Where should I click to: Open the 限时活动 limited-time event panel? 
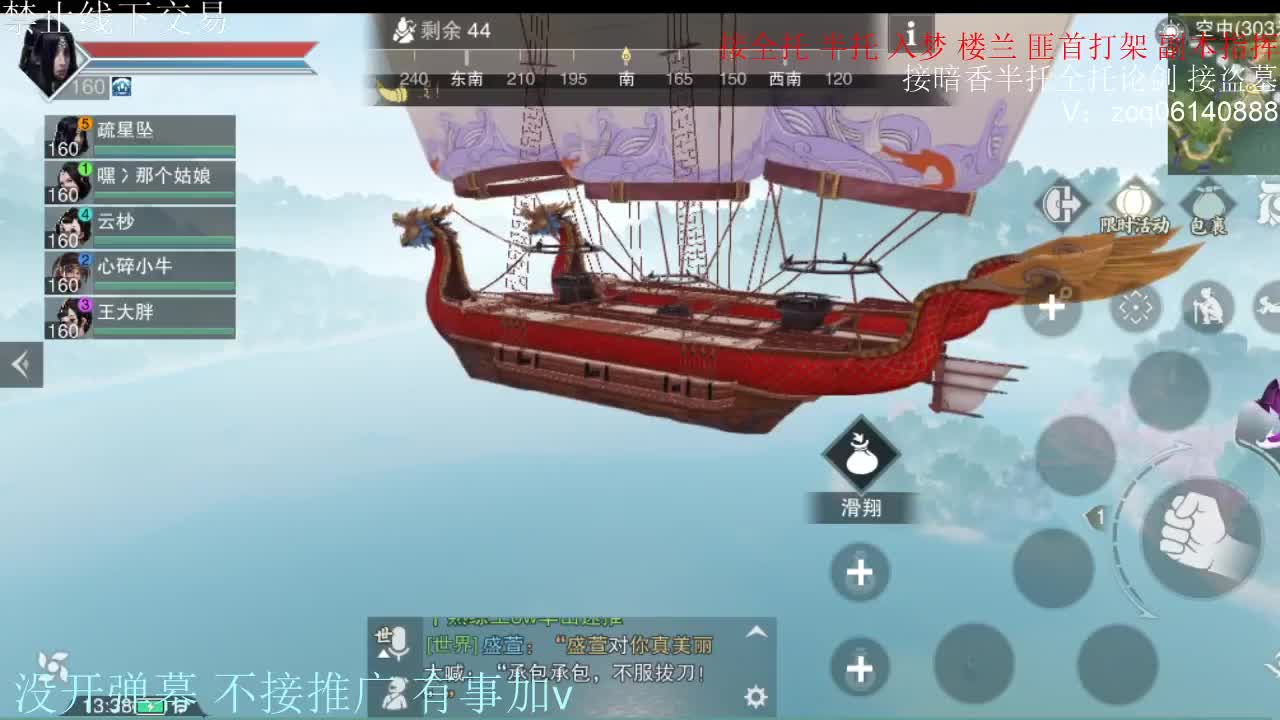click(x=1132, y=200)
